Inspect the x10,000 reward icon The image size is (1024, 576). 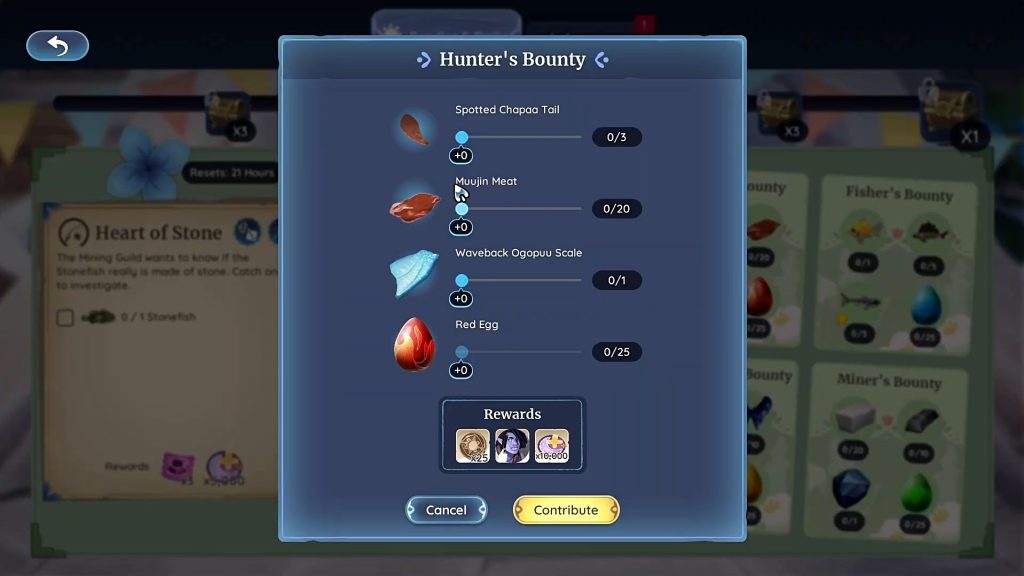(551, 446)
